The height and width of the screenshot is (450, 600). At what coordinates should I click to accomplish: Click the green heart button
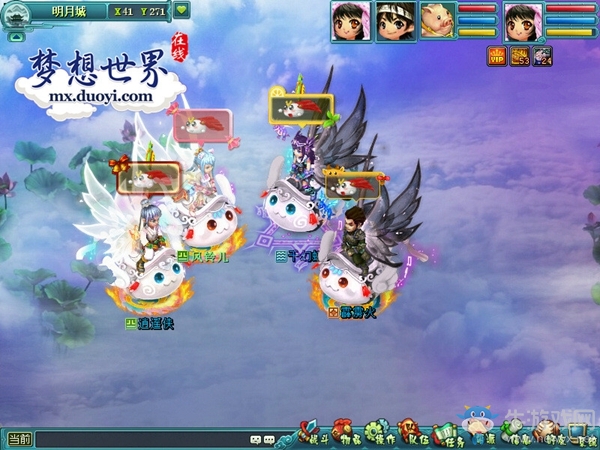(181, 10)
